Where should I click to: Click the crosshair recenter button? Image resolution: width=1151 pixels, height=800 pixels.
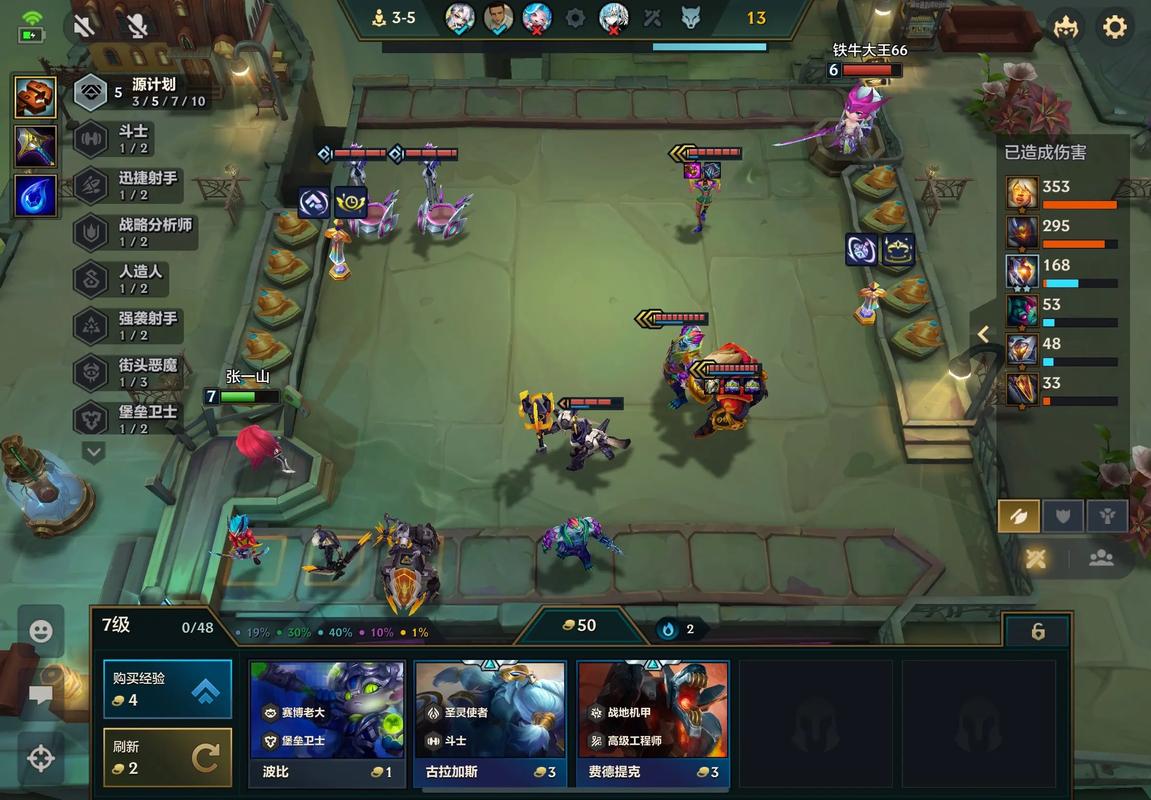point(41,758)
